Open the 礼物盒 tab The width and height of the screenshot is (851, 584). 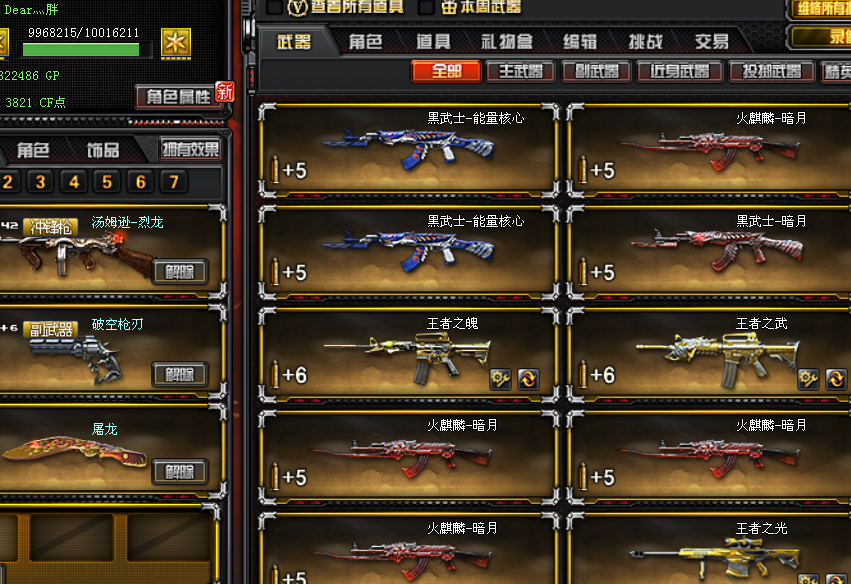point(506,42)
